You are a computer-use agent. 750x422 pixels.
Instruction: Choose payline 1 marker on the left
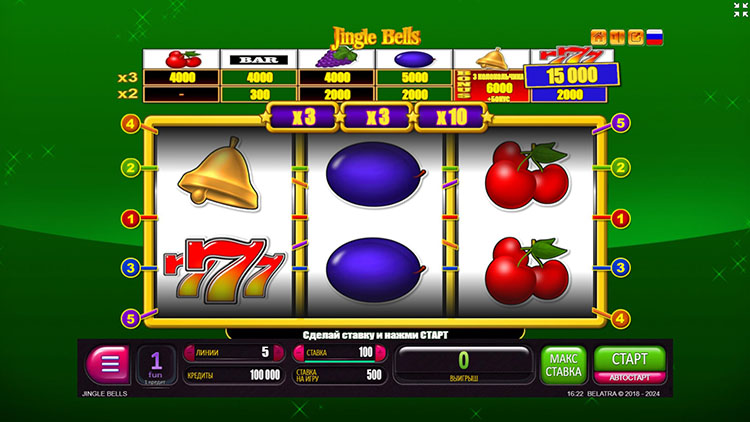129,217
